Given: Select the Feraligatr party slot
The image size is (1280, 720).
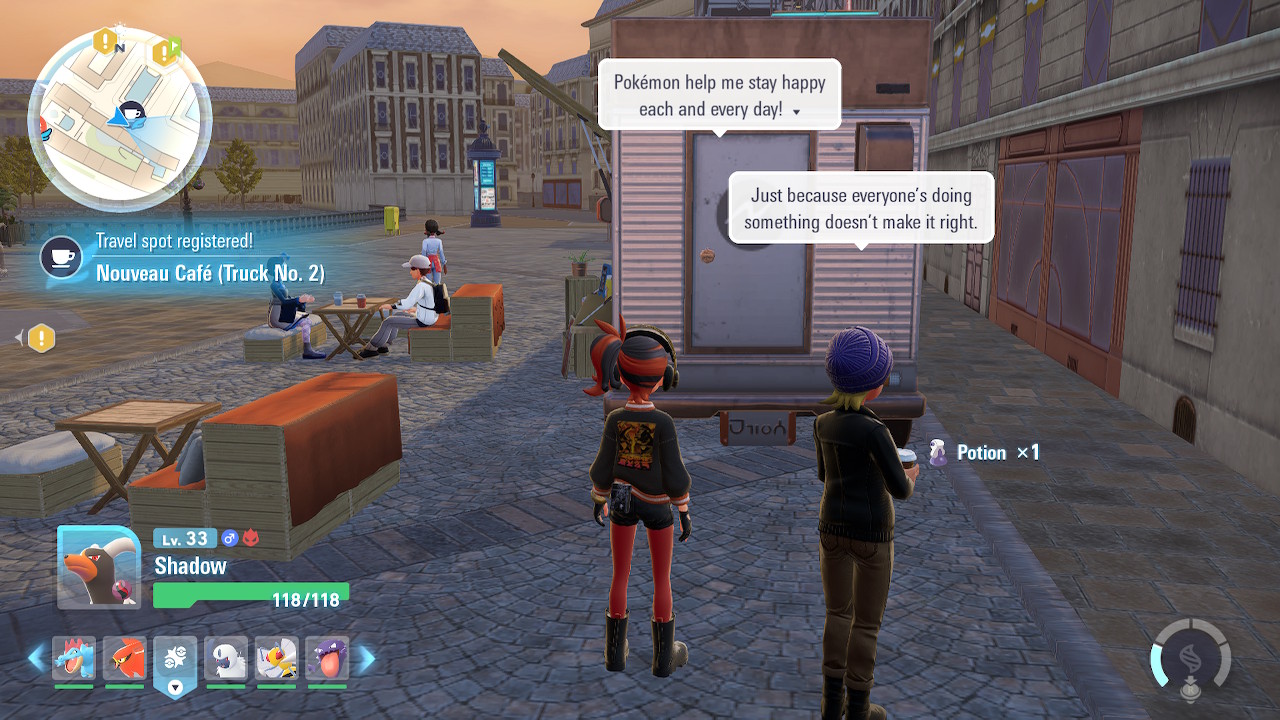Looking at the screenshot, I should pyautogui.click(x=74, y=660).
